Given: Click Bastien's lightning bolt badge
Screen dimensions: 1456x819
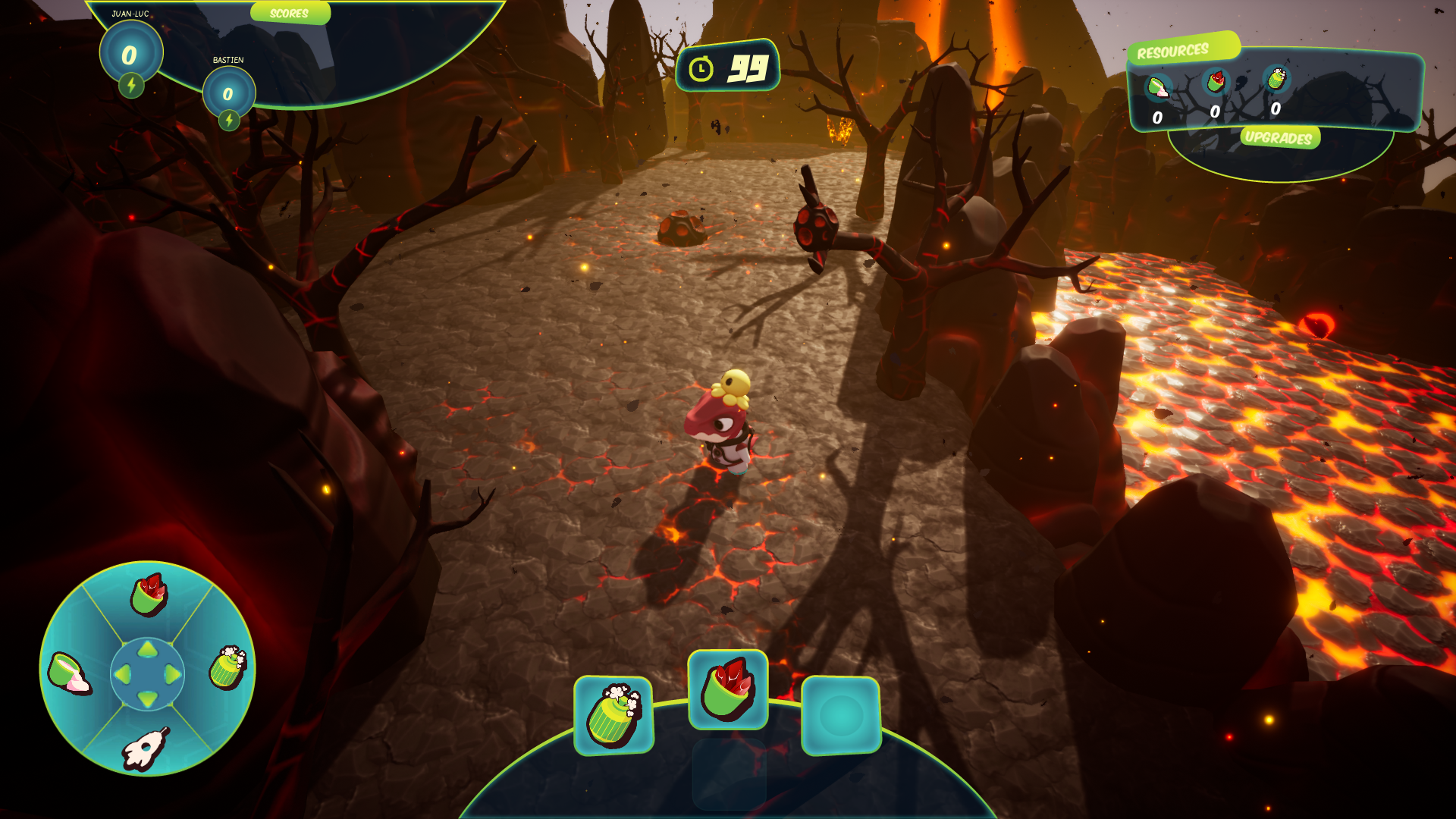Looking at the screenshot, I should [229, 120].
